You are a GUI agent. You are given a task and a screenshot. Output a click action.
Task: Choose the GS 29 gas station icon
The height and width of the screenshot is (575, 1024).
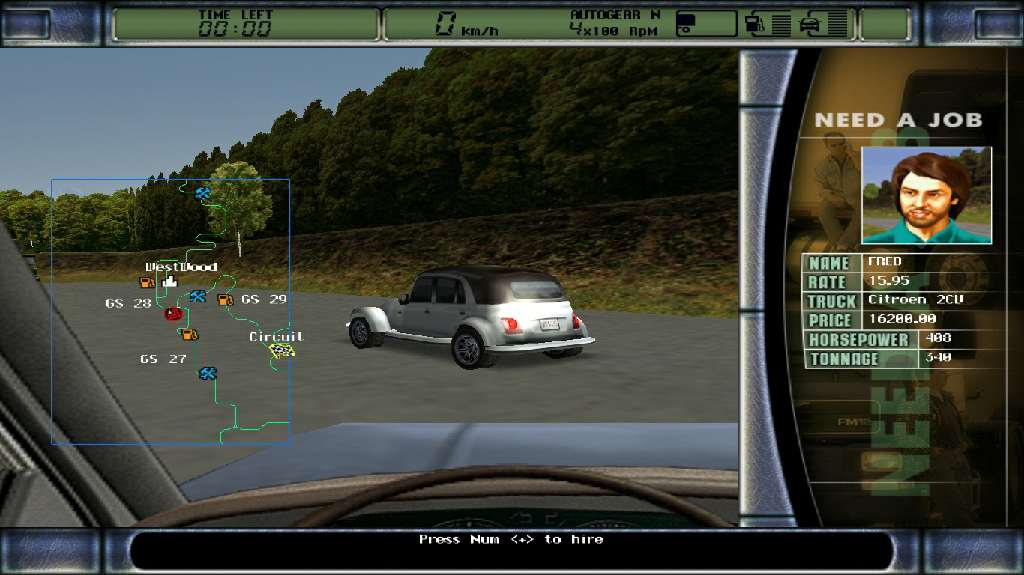coord(225,299)
